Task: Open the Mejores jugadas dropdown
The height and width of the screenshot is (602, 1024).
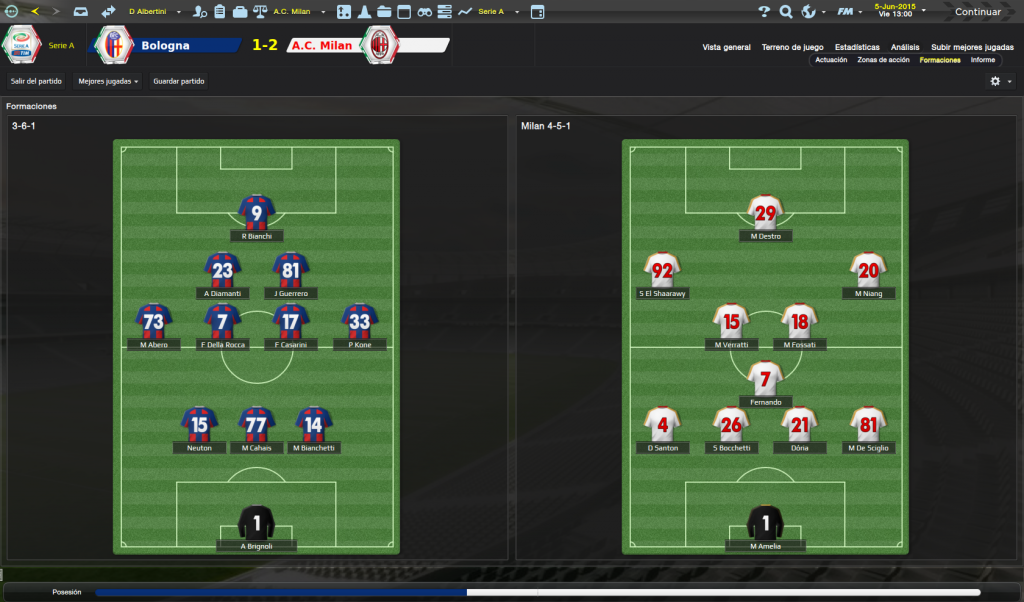Action: click(108, 81)
